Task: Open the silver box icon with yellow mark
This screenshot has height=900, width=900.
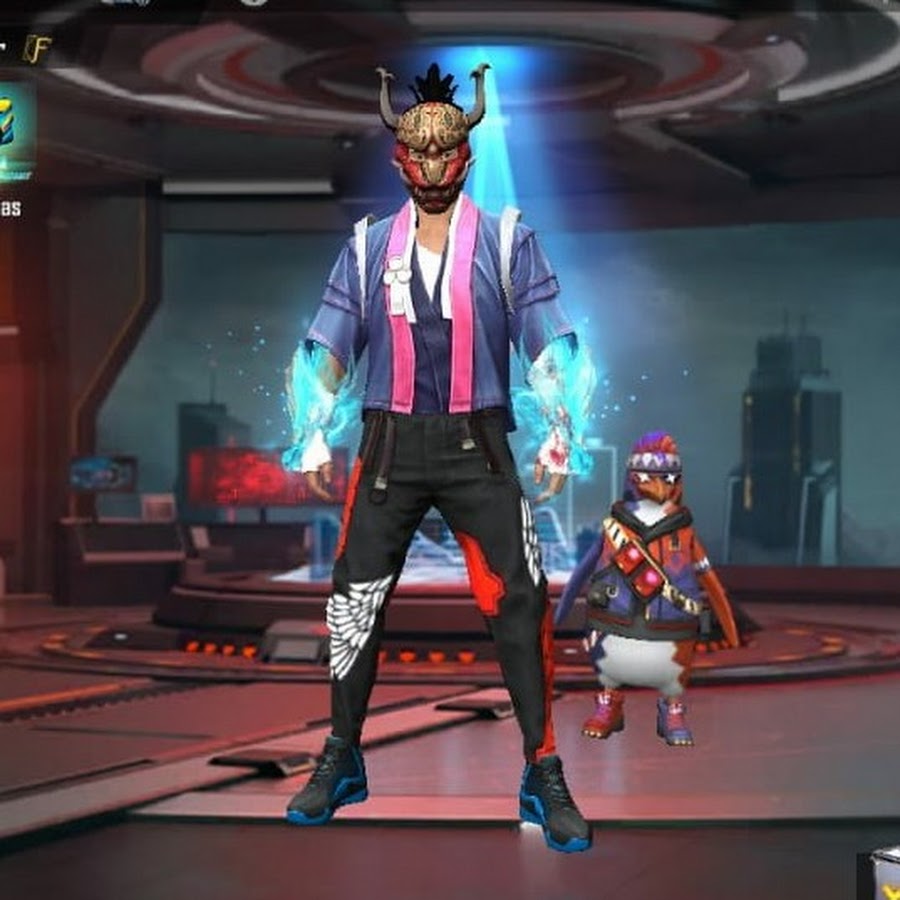Action: coord(881,876)
